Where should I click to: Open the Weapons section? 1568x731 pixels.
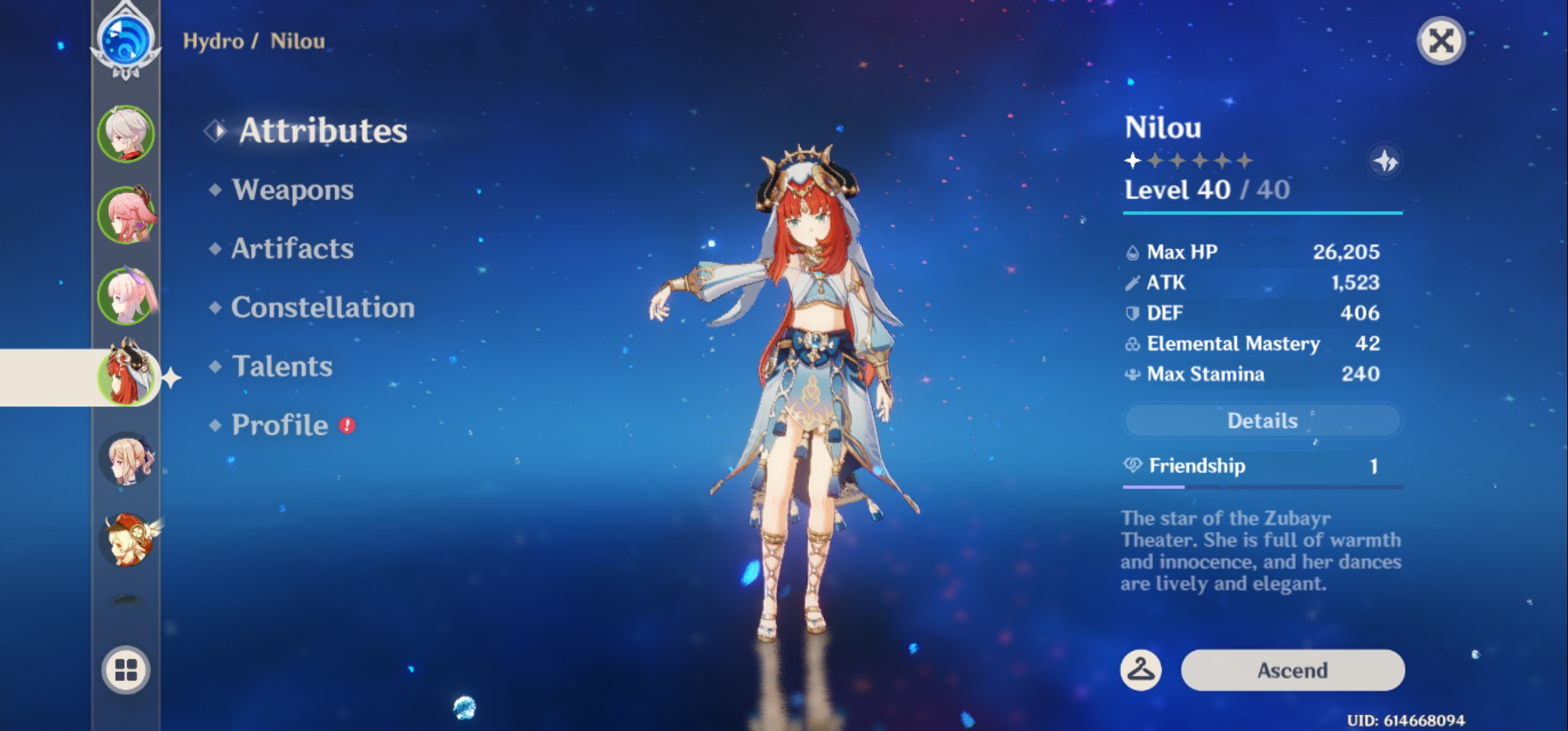pos(291,190)
